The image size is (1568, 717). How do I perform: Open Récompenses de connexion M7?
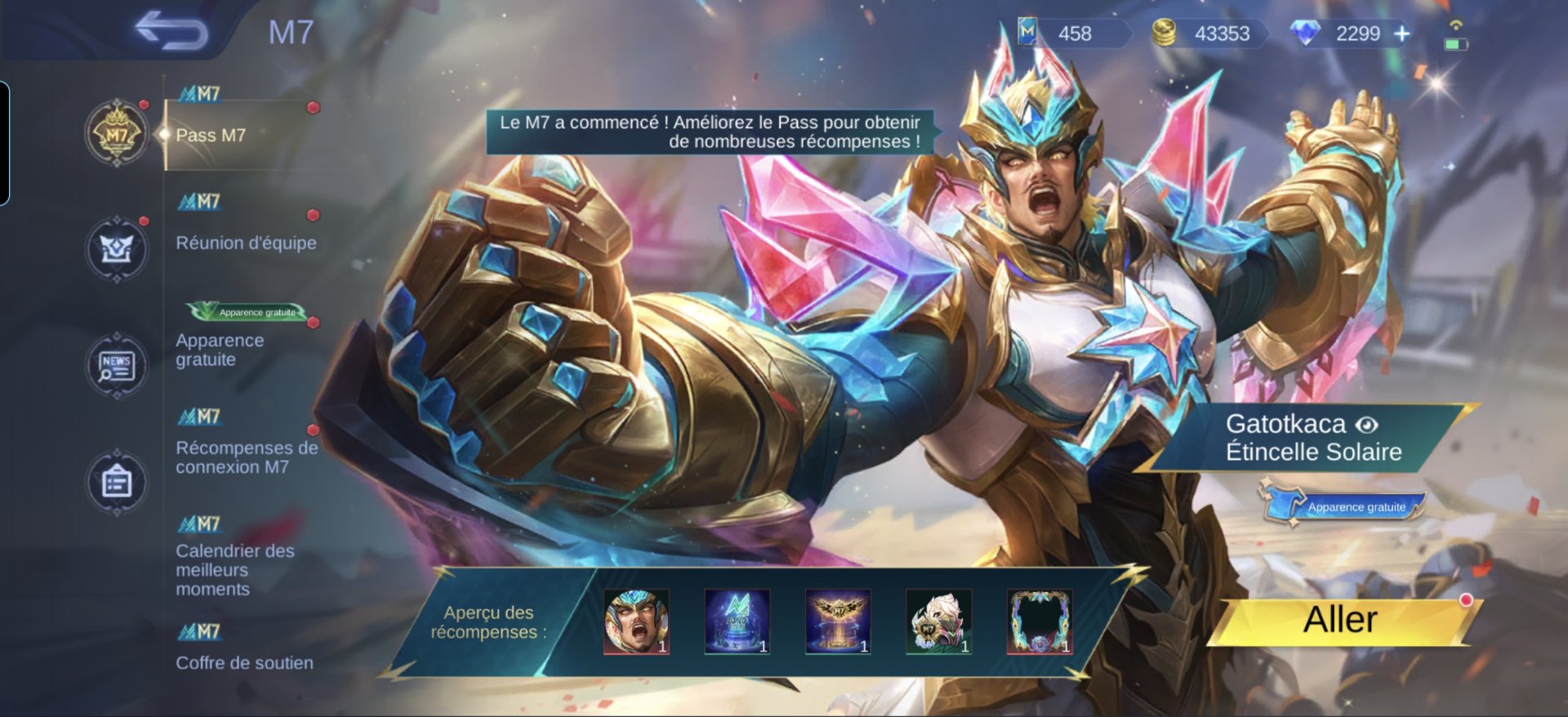tap(246, 457)
